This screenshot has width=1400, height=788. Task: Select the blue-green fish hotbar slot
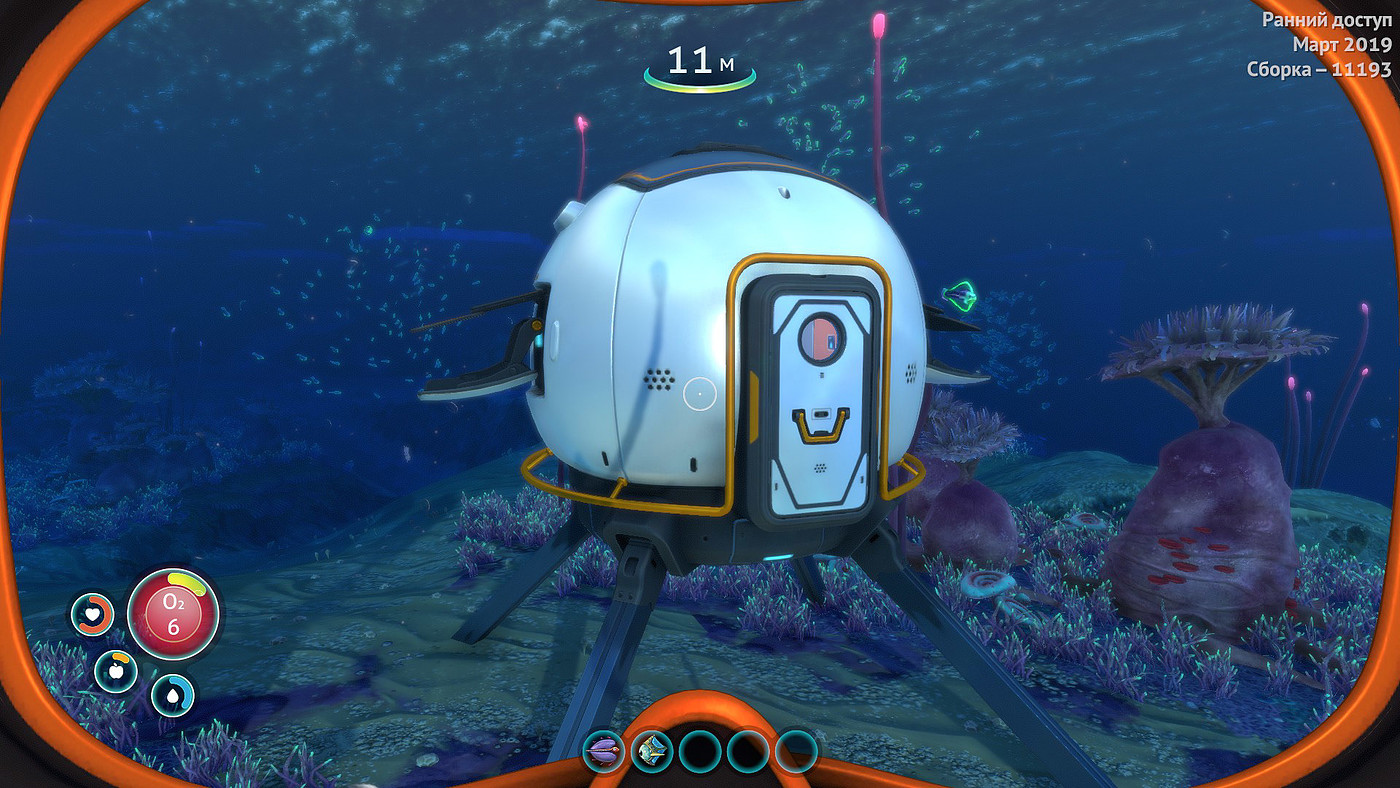click(x=652, y=751)
